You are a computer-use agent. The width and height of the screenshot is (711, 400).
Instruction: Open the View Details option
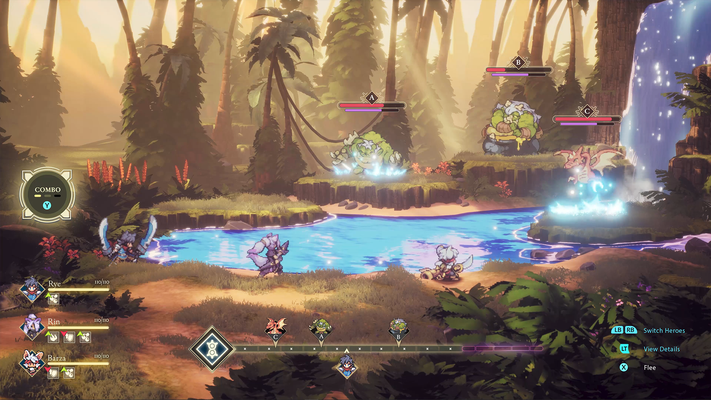(664, 349)
